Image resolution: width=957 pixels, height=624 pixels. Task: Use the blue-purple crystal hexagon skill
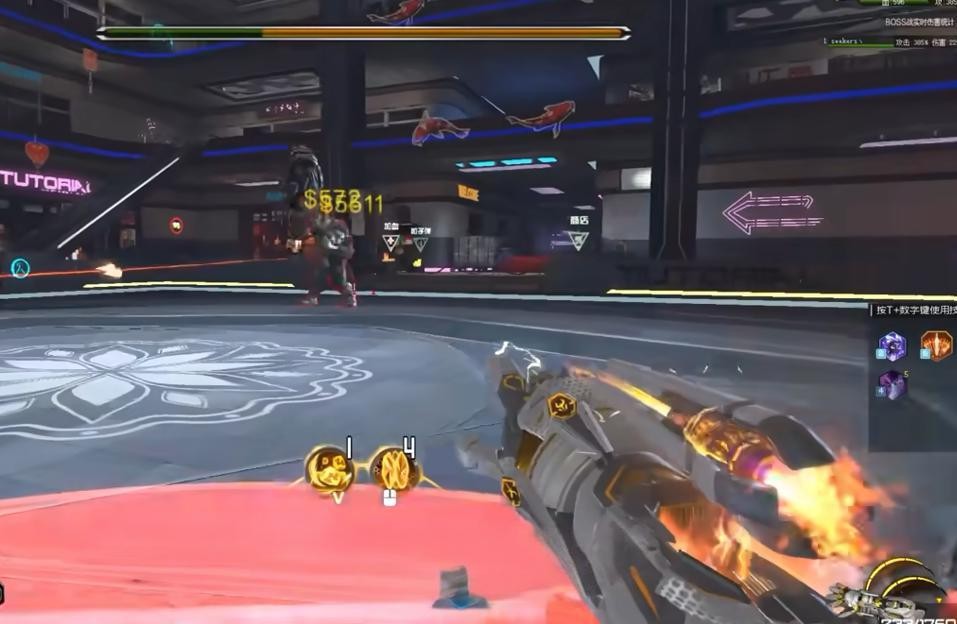click(891, 346)
